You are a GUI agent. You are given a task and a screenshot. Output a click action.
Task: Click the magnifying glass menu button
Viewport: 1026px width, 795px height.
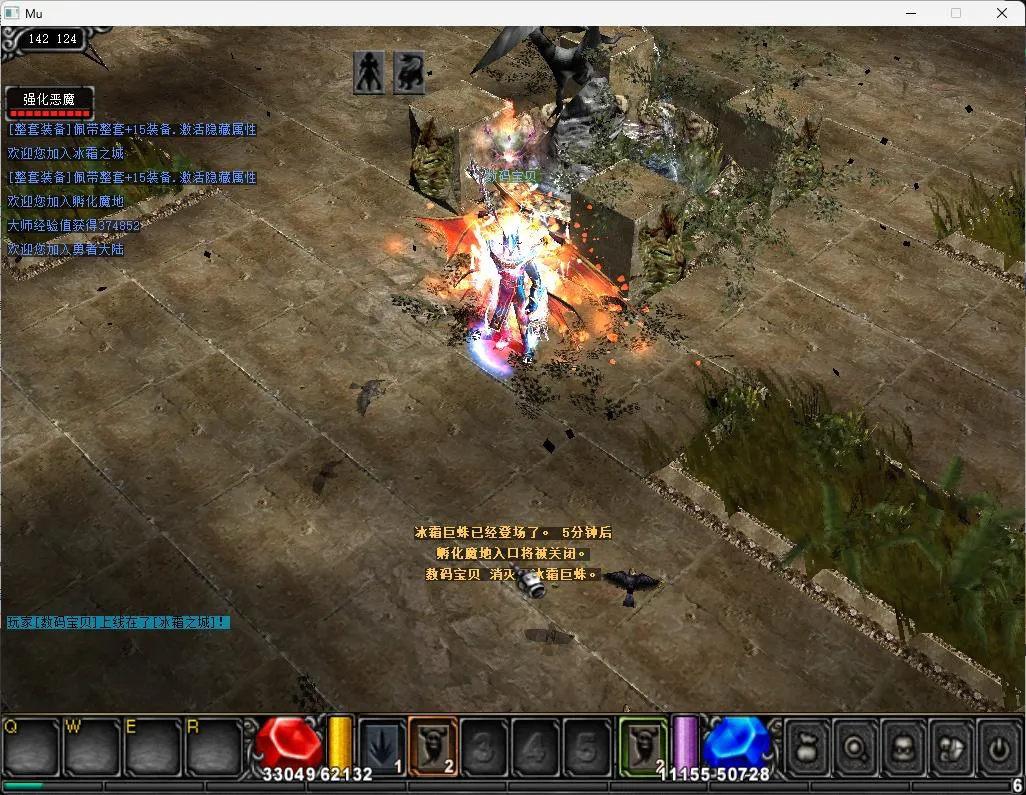tap(855, 746)
